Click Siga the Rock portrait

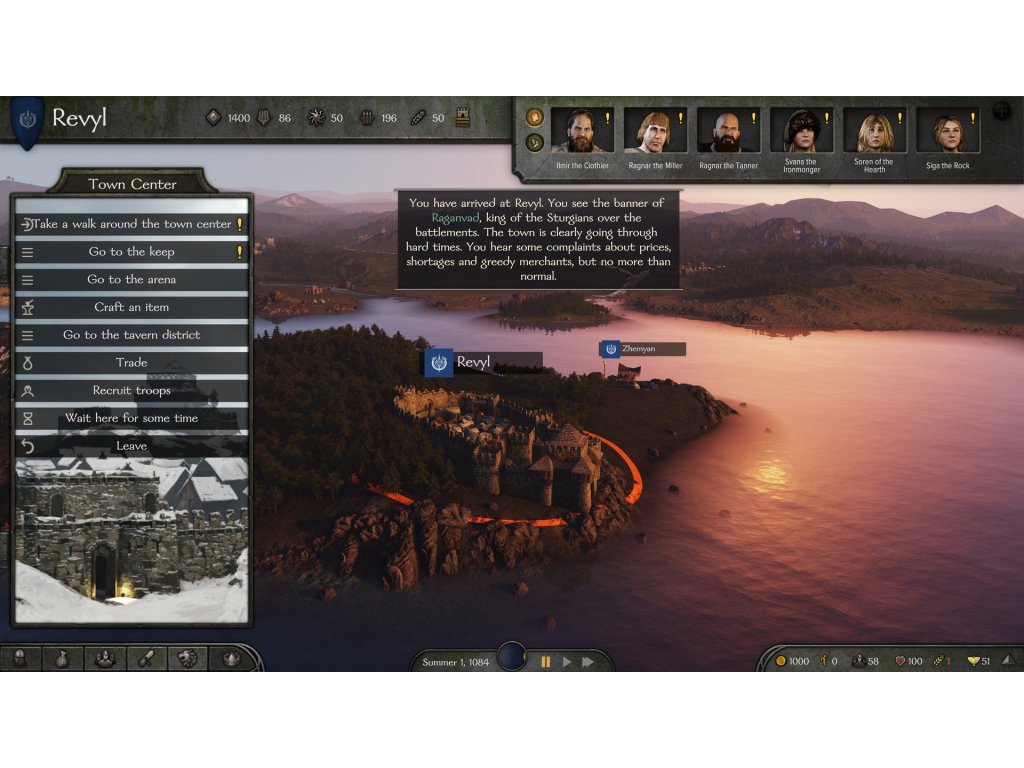947,132
